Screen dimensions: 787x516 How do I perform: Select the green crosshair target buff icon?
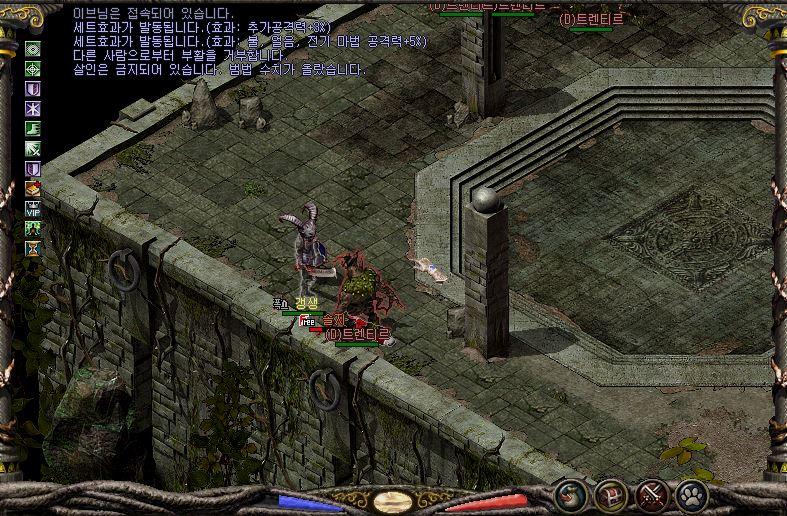coord(33,69)
